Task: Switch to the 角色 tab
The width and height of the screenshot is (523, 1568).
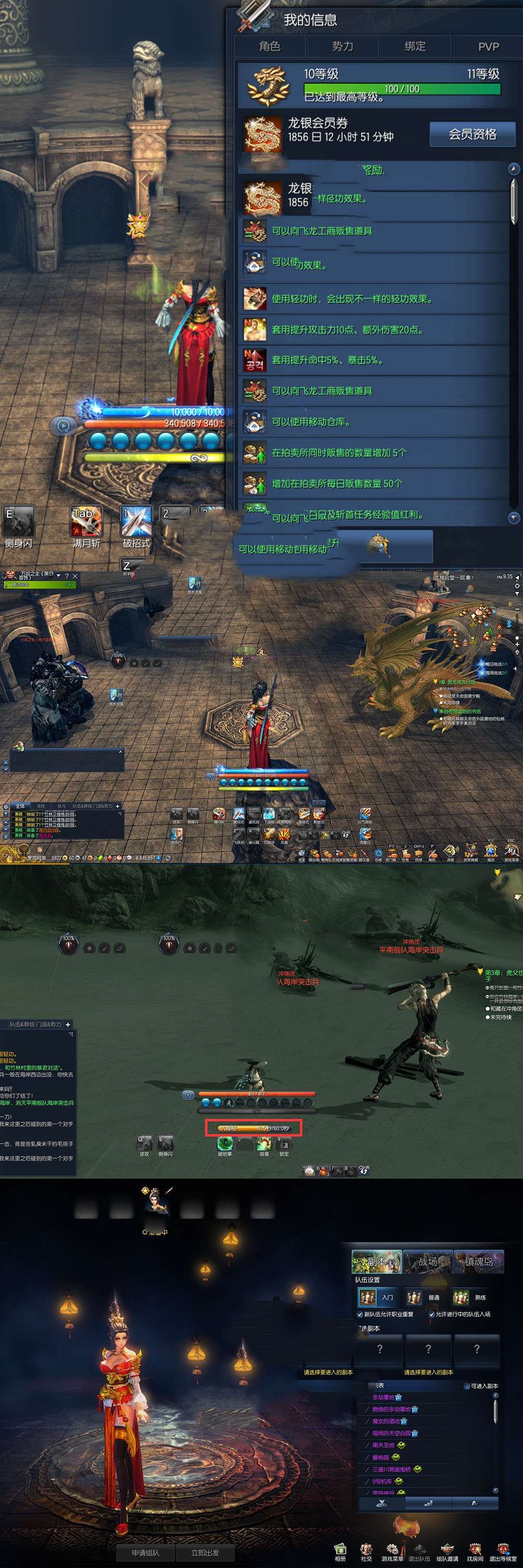Action: pos(270,47)
